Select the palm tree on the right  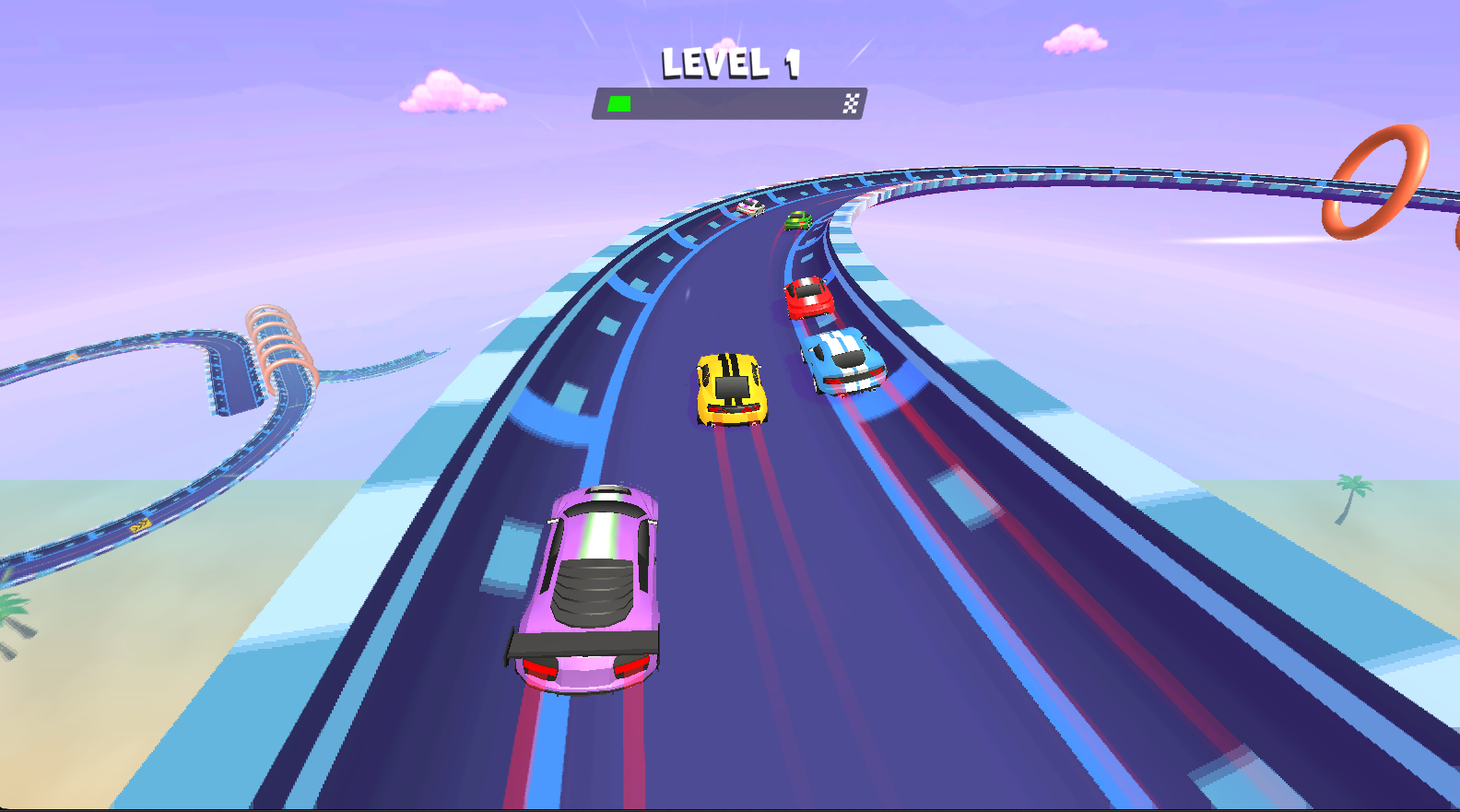1351,498
